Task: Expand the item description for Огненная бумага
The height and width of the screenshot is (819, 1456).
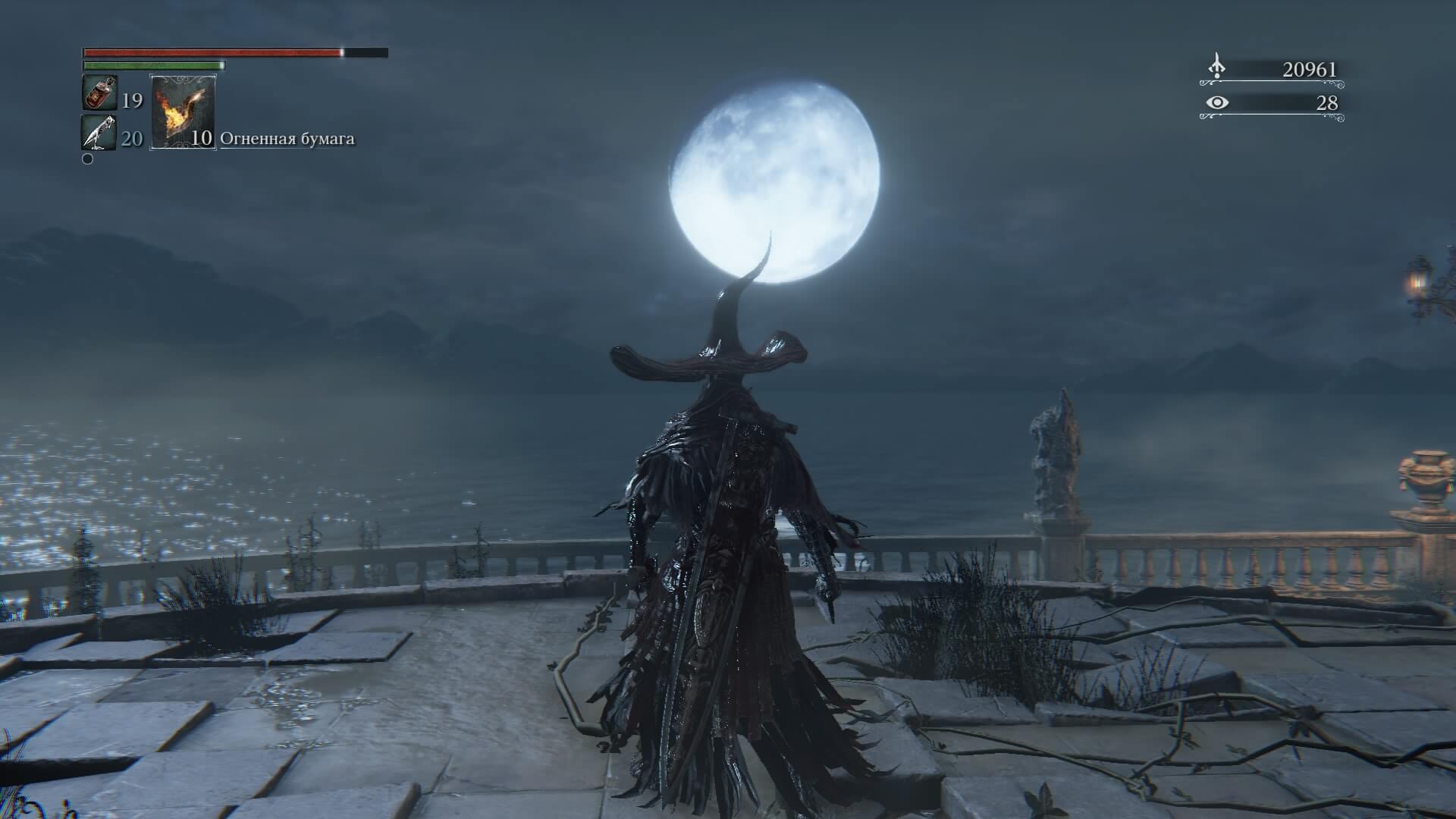Action: [288, 139]
